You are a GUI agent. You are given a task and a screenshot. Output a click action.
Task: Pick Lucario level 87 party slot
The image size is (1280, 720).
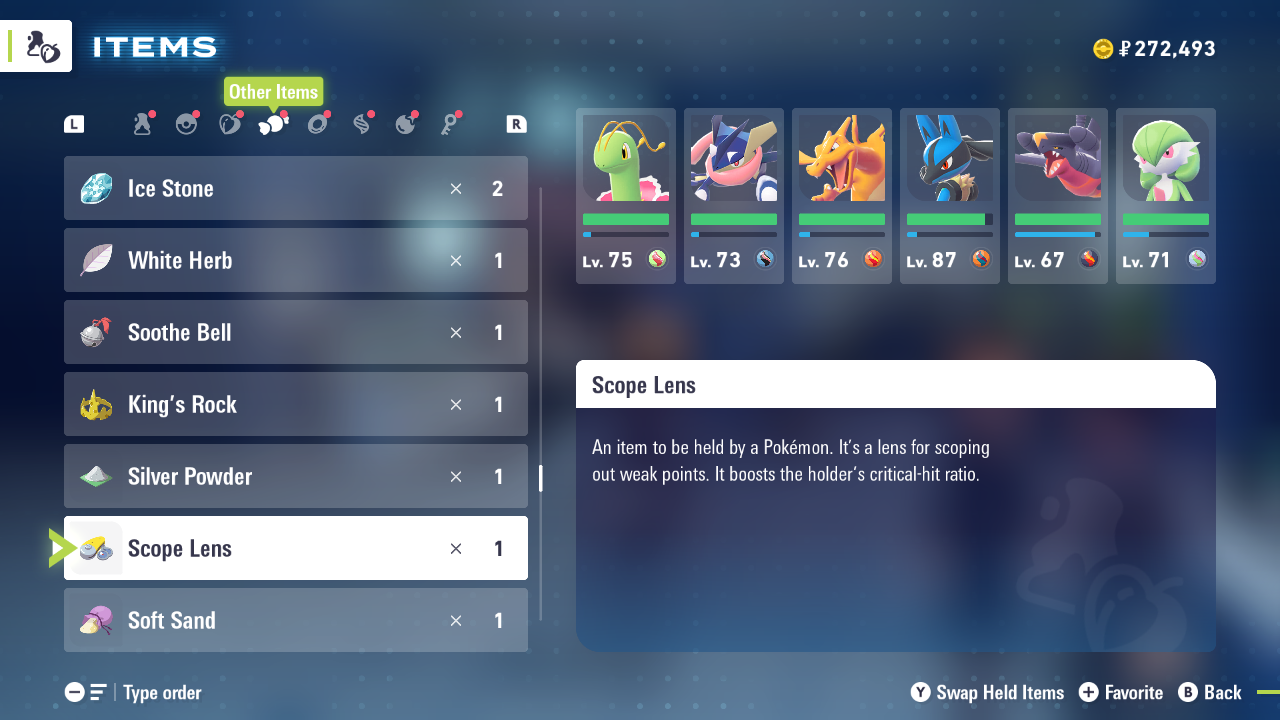950,196
